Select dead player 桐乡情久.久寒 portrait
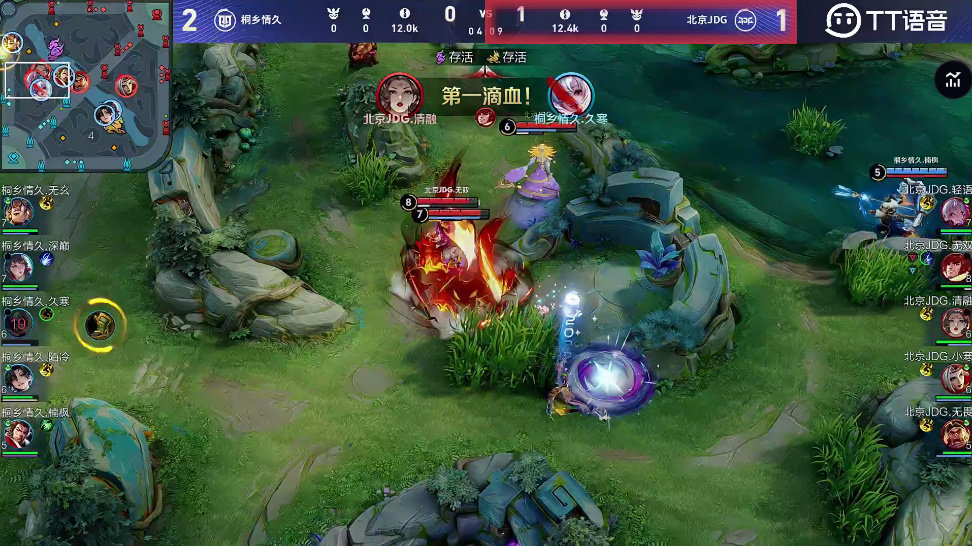 [19, 322]
